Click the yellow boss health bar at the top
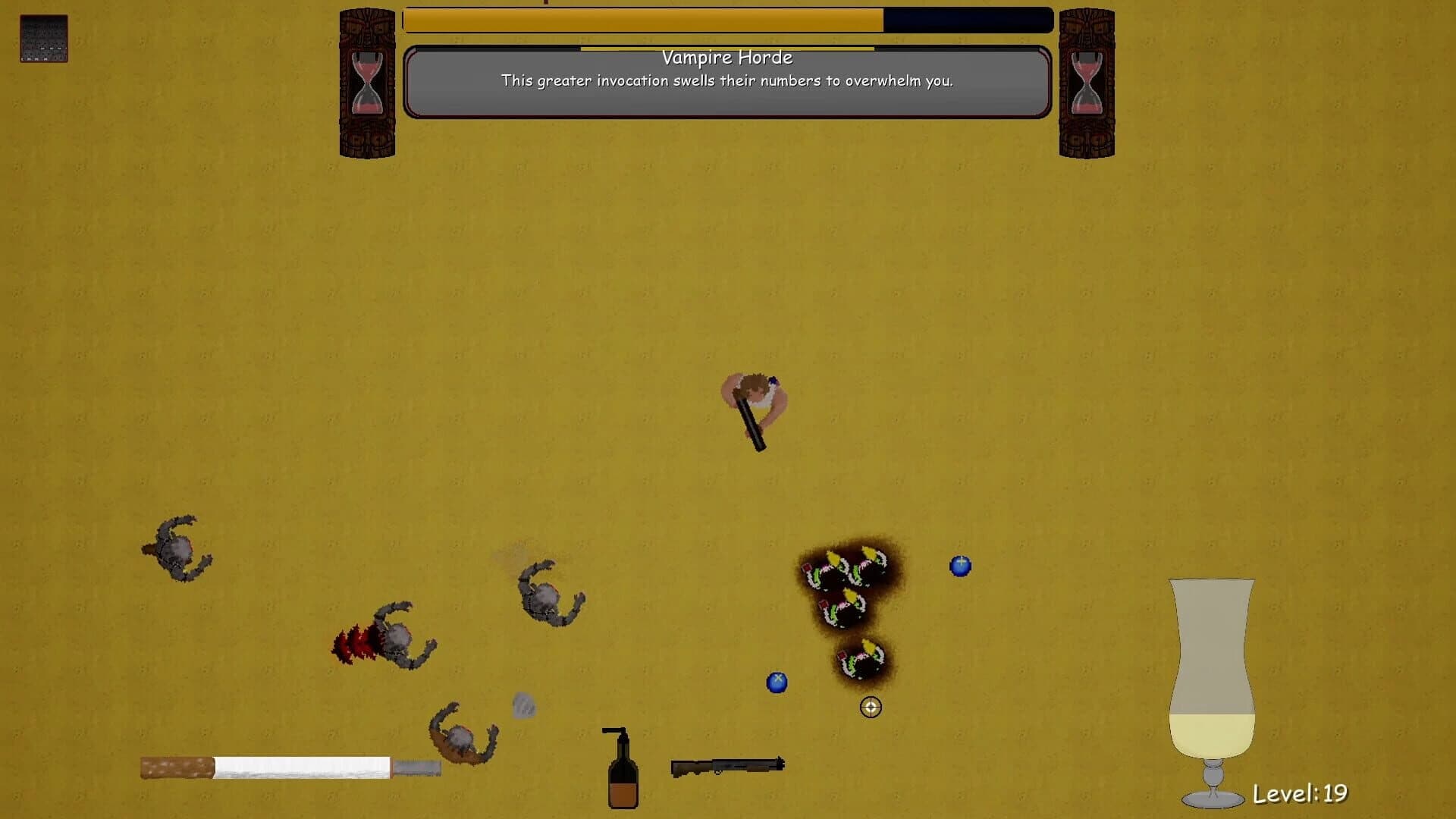The width and height of the screenshot is (1456, 819). [645, 21]
